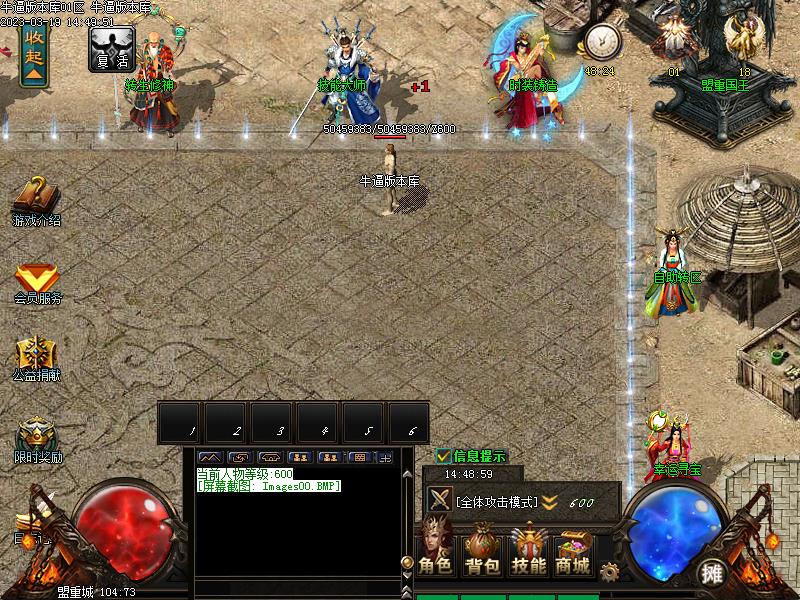Viewport: 800px width, 600px height.
Task: Click the 摊 stall button
Action: pos(711,573)
